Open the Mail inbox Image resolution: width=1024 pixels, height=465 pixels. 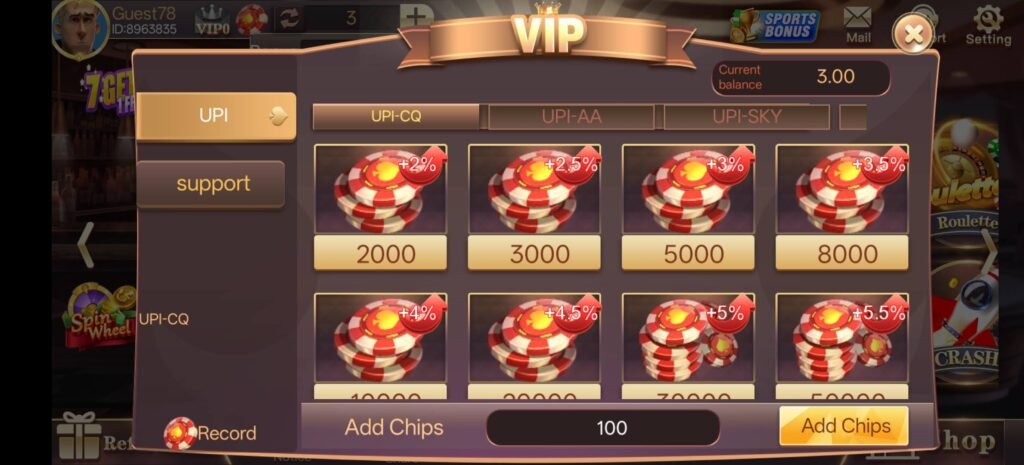pos(858,24)
